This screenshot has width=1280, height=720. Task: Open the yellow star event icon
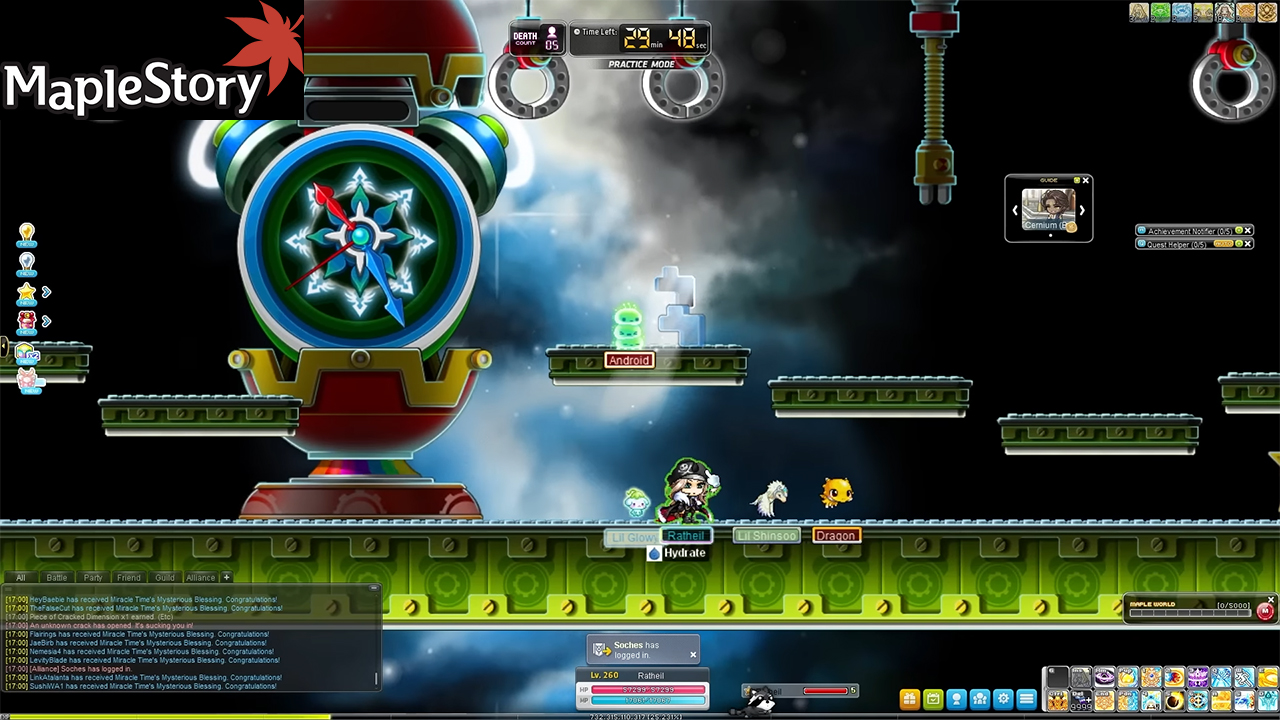coord(27,292)
